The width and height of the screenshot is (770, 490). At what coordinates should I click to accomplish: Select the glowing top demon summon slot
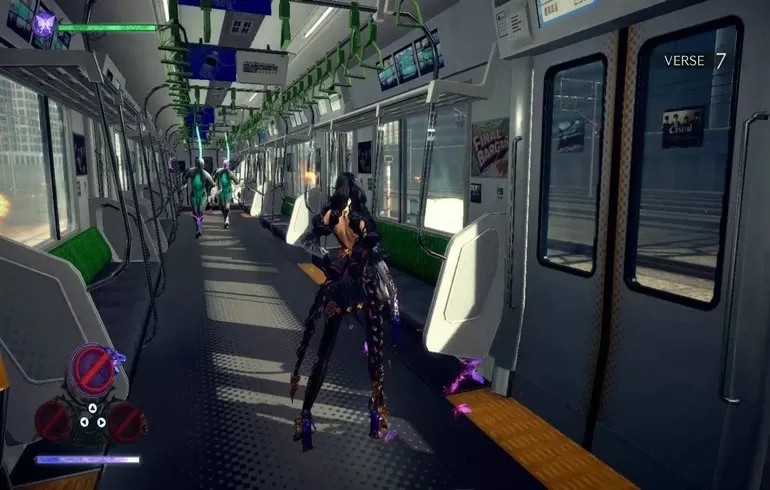[x=93, y=370]
